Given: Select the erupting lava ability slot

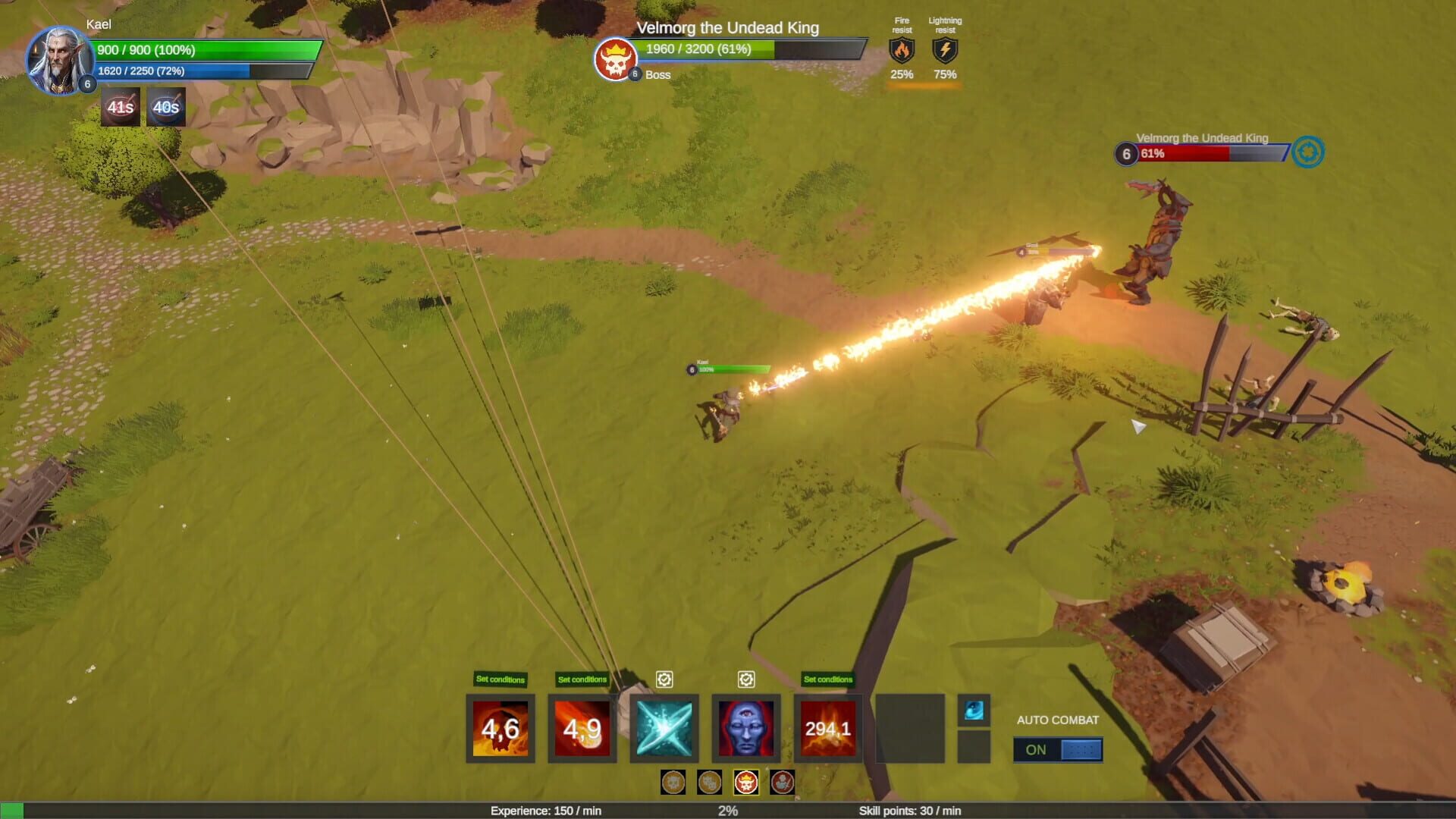Looking at the screenshot, I should [828, 728].
